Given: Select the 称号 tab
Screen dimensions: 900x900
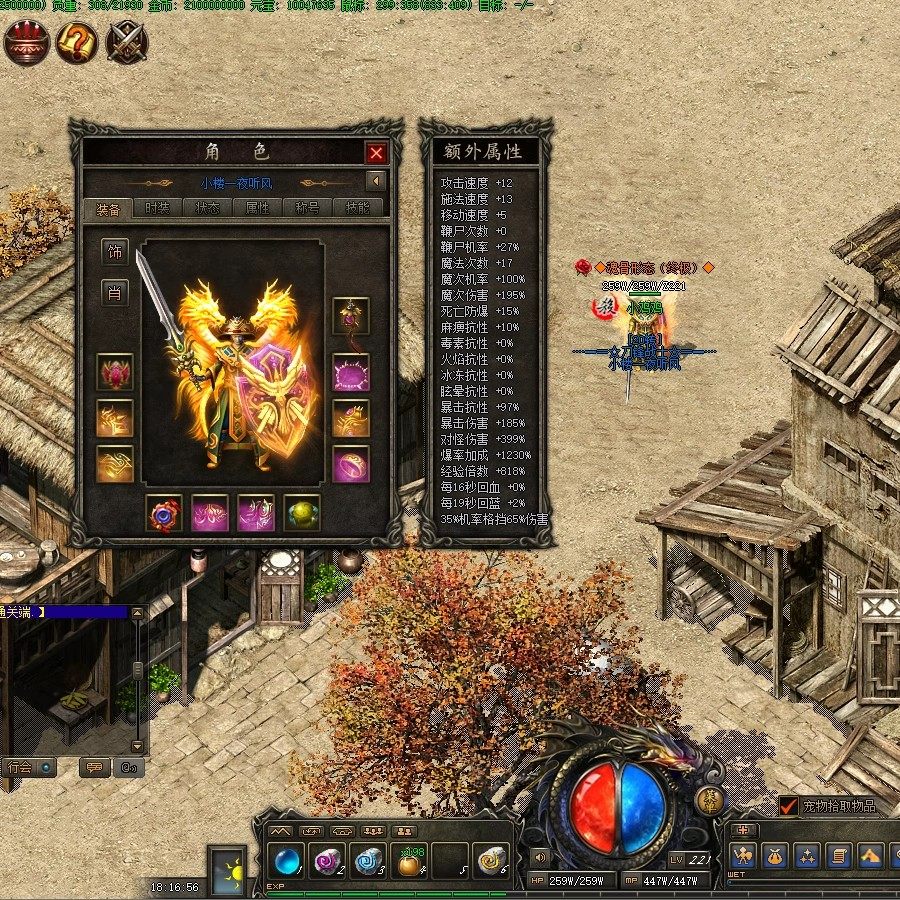Looking at the screenshot, I should click(x=308, y=208).
